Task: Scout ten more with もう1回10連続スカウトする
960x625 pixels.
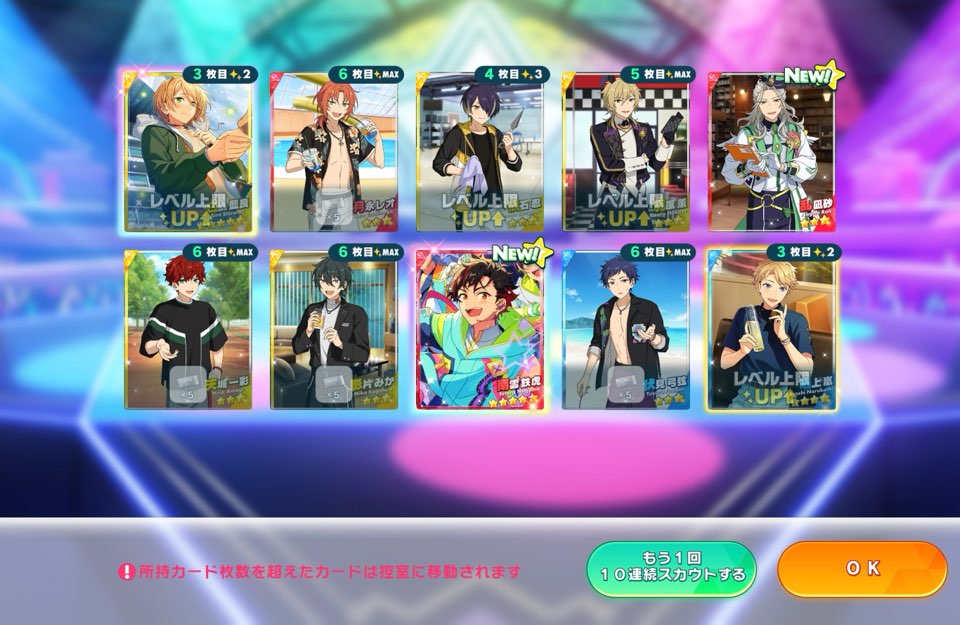Action: 671,570
